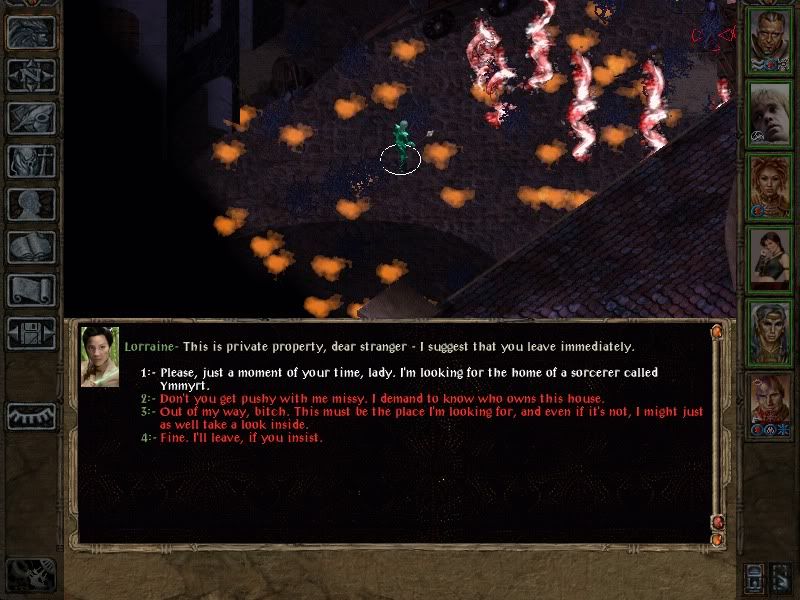
Task: Show the character record from the head silhouette button
Action: pyautogui.click(x=31, y=204)
